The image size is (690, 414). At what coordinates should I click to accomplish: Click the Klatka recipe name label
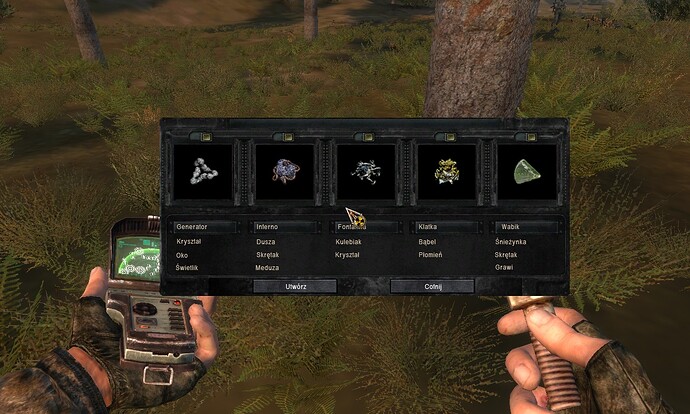(x=446, y=227)
